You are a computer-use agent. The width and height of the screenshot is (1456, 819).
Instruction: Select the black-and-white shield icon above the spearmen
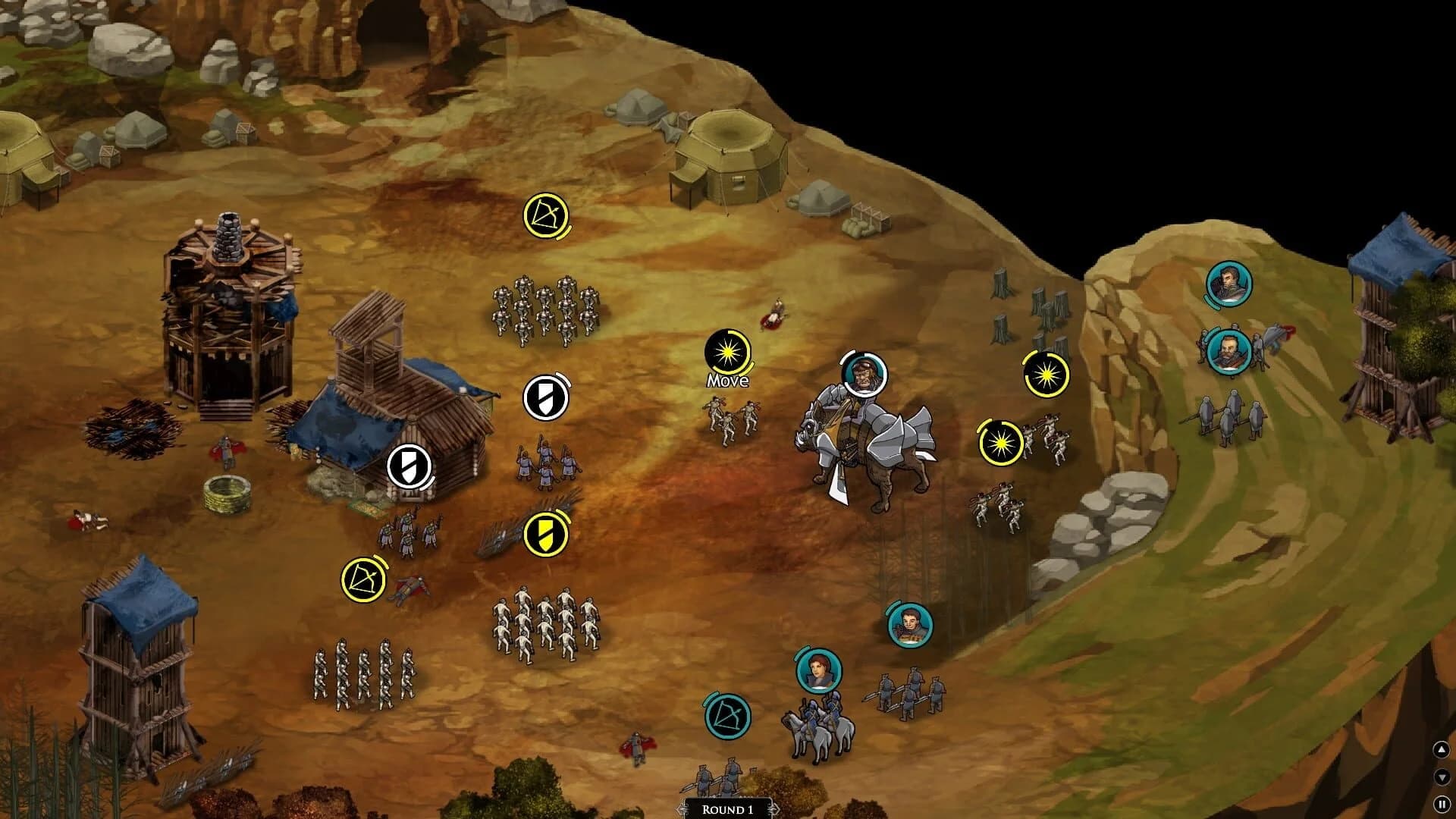tap(547, 397)
